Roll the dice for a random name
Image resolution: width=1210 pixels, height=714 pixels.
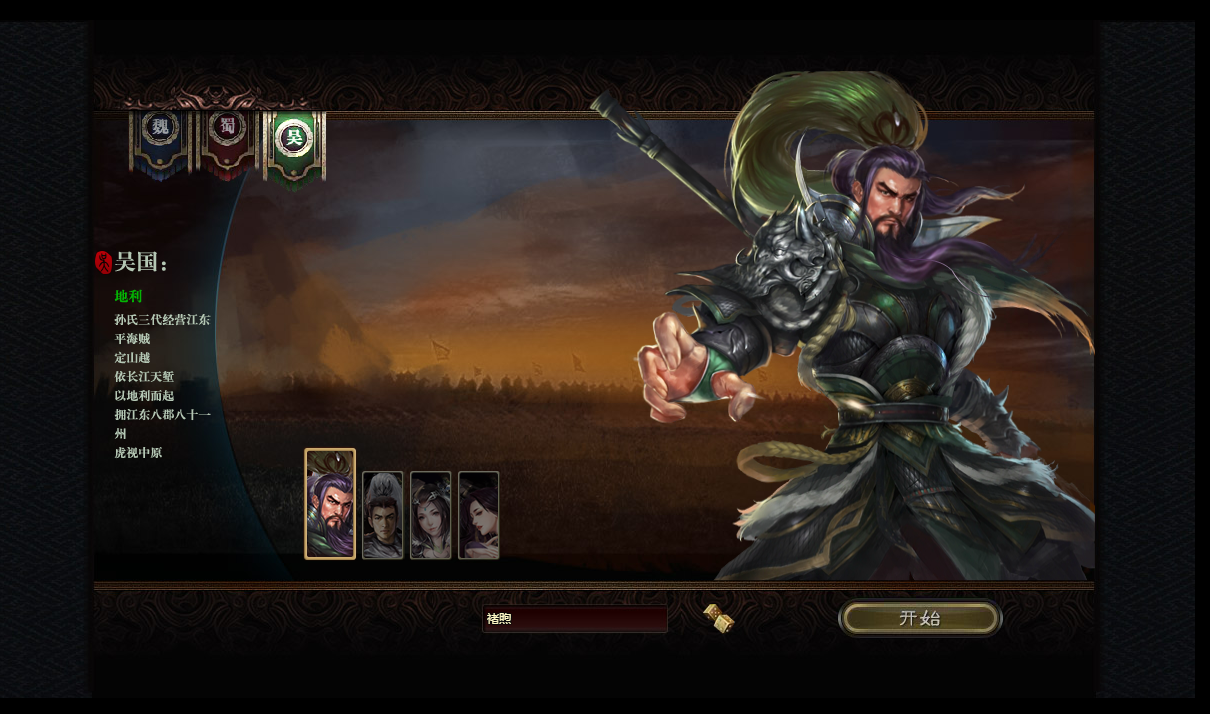pyautogui.click(x=718, y=618)
